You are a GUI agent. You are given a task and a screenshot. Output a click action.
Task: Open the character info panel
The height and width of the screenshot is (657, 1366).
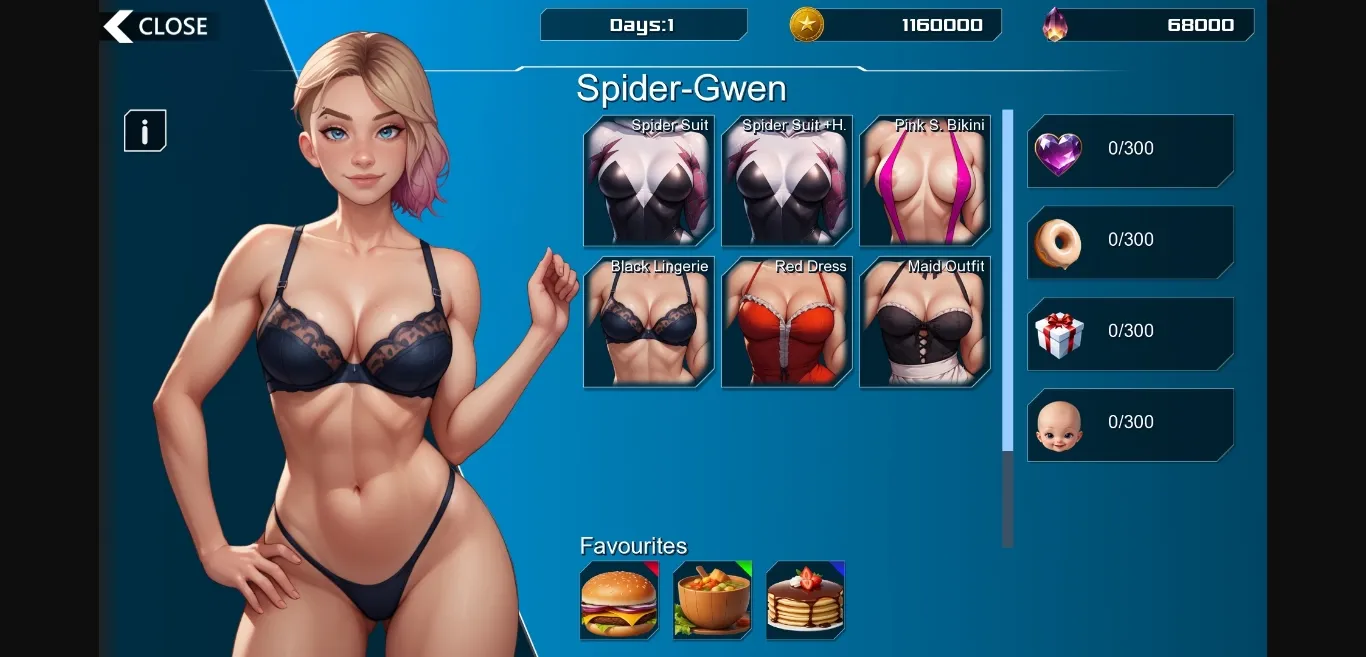145,131
